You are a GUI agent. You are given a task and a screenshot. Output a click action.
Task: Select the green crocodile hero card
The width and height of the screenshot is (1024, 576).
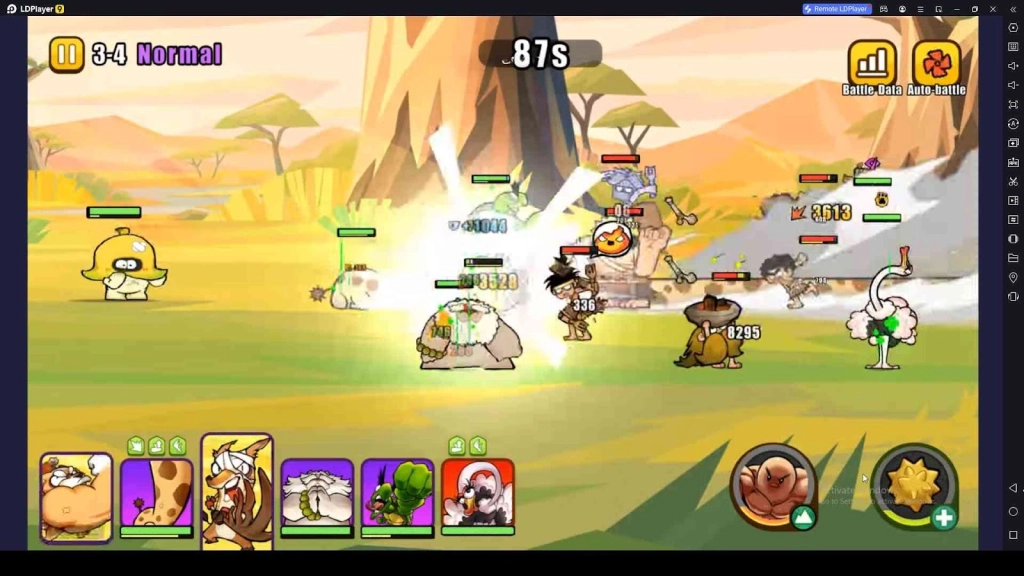point(397,493)
